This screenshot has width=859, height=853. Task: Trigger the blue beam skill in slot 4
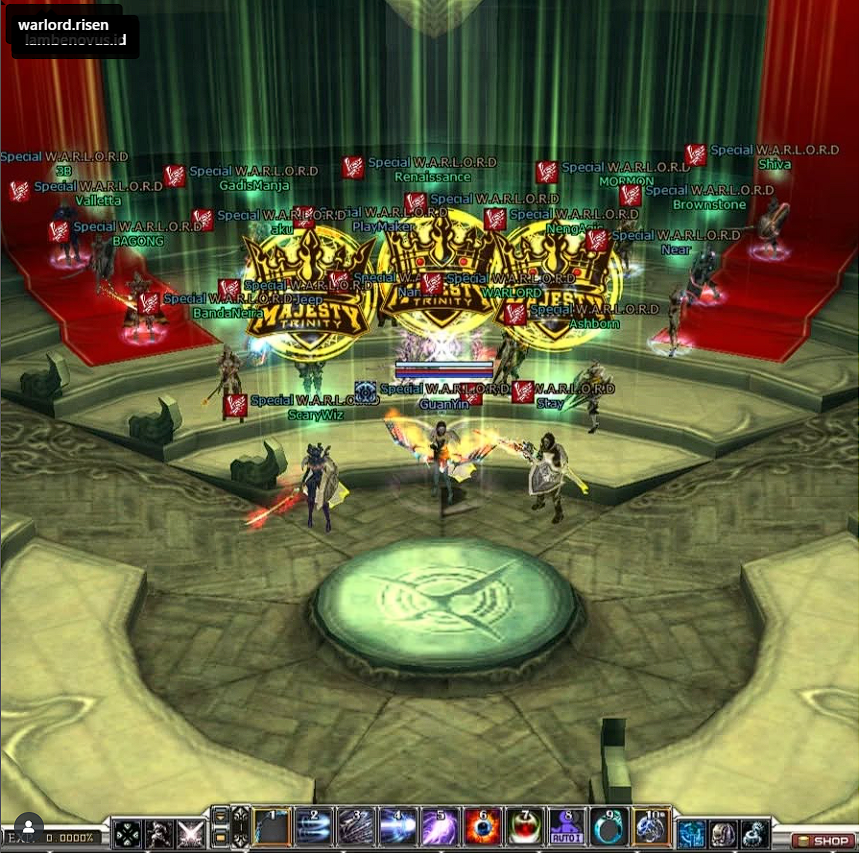point(398,829)
